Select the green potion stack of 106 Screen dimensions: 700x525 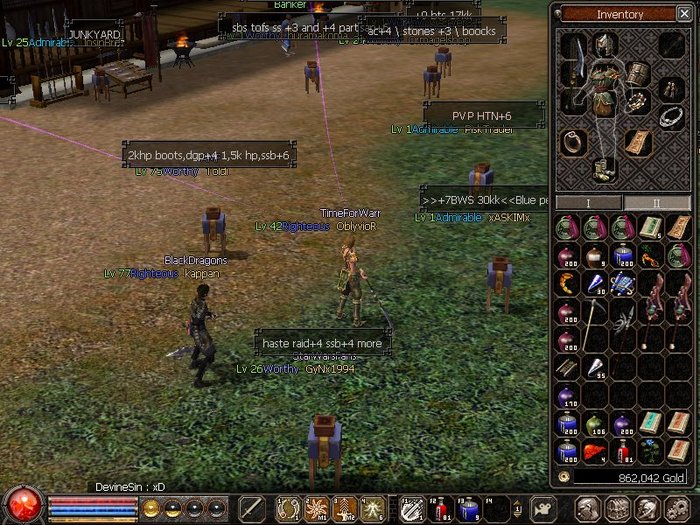(594, 424)
